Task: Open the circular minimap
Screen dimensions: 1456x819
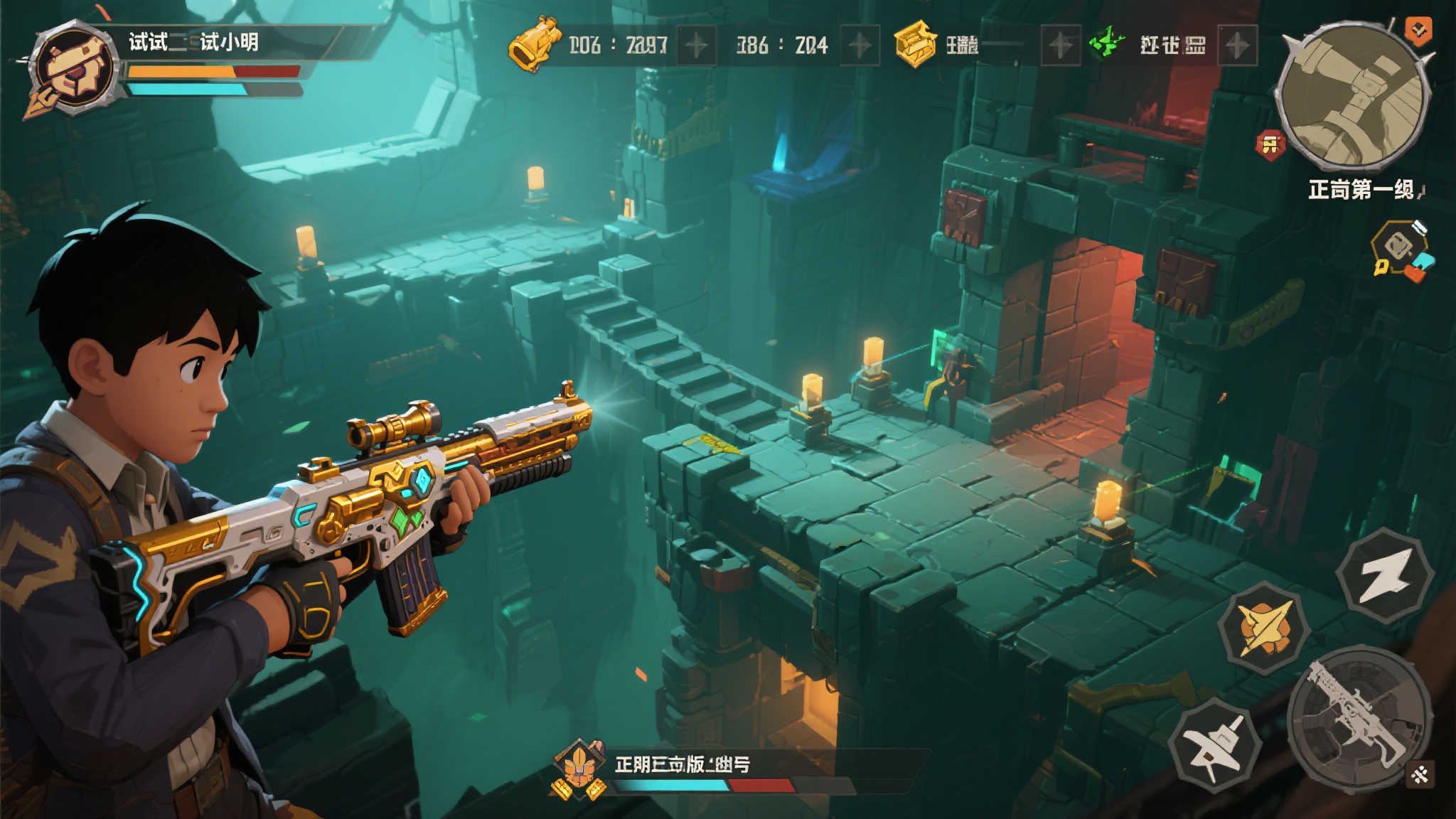Action: point(1352,97)
